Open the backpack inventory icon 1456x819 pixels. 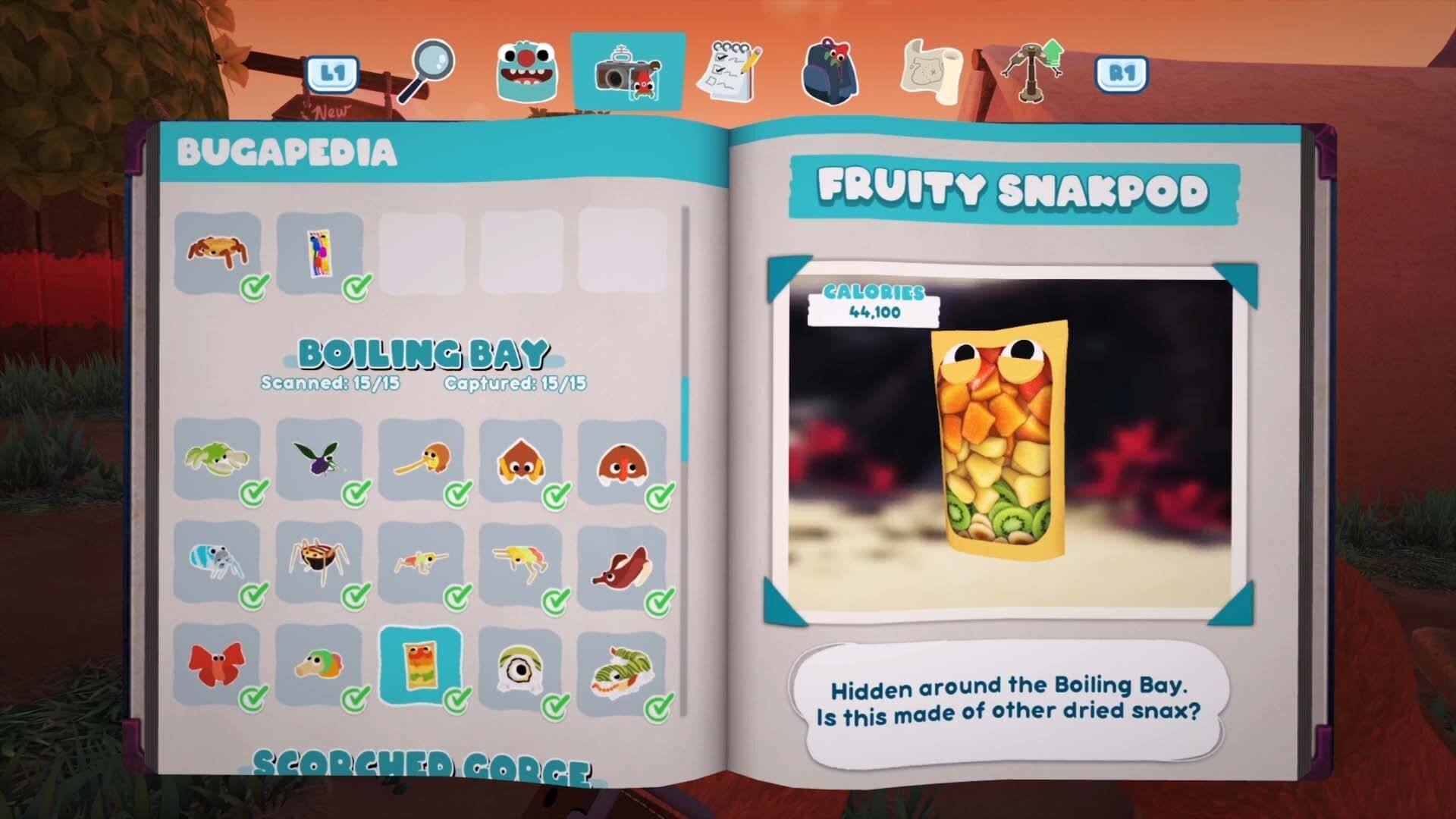click(830, 70)
